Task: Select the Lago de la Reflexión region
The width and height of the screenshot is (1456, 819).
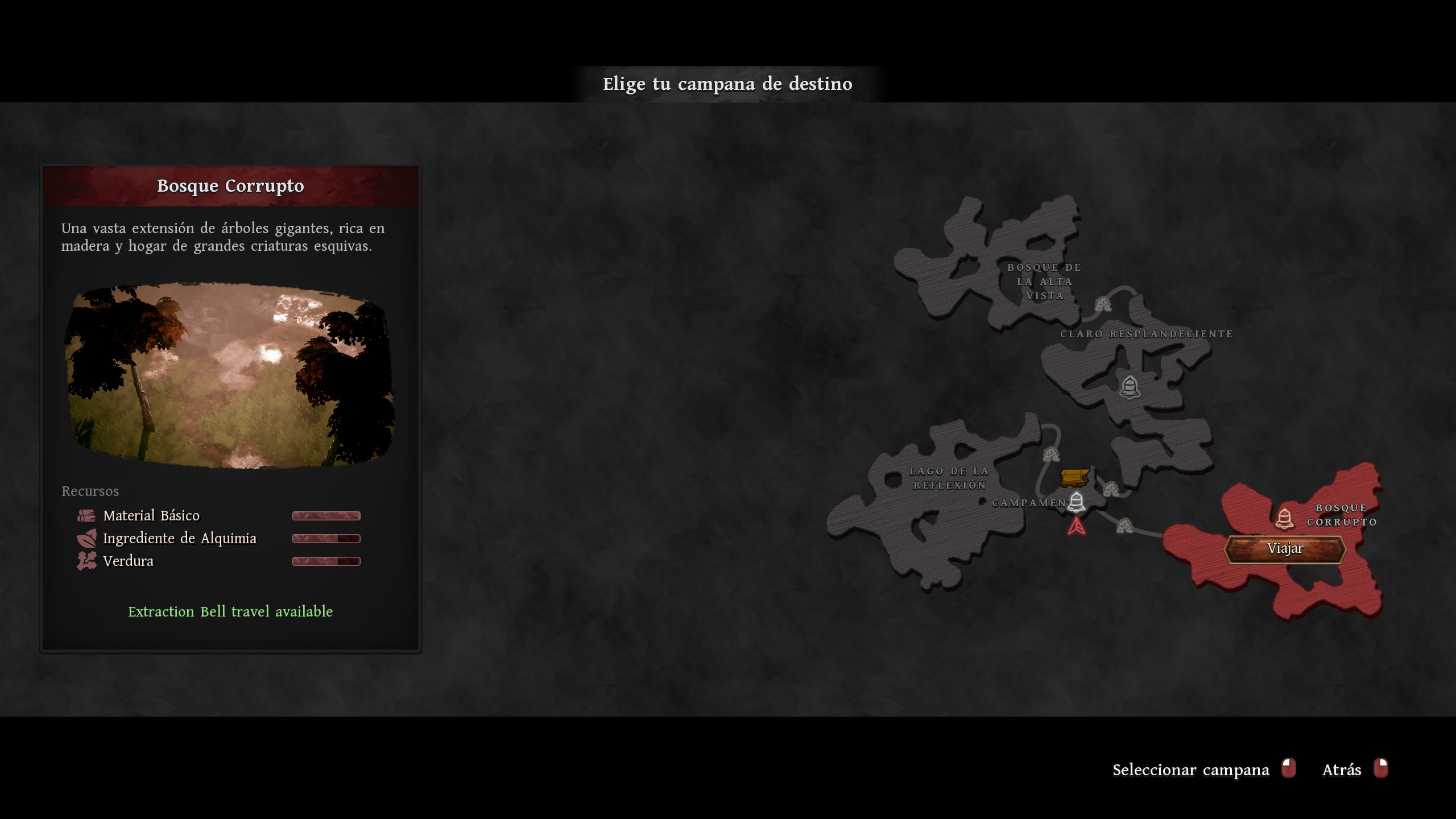Action: pyautogui.click(x=933, y=512)
